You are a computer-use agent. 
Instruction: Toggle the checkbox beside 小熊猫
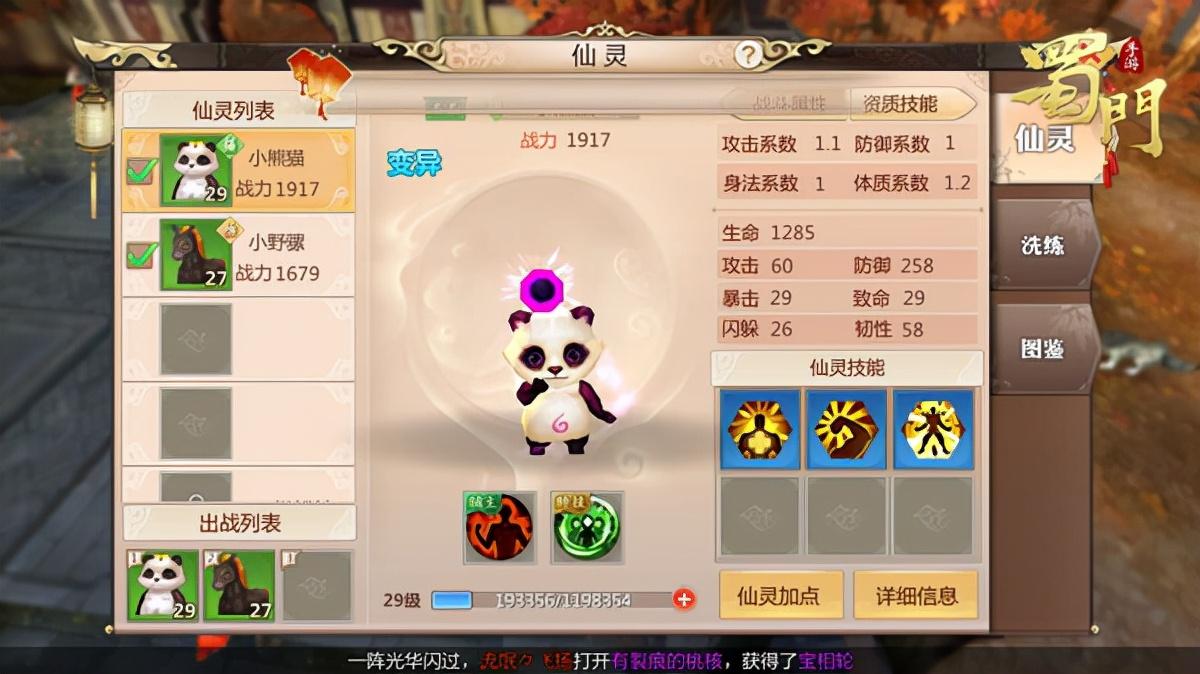[x=140, y=172]
